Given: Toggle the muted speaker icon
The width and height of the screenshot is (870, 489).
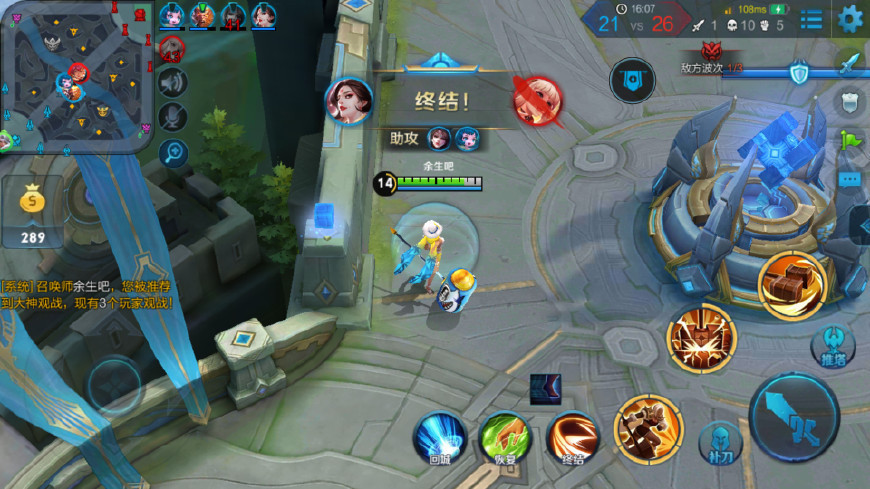Looking at the screenshot, I should (172, 81).
